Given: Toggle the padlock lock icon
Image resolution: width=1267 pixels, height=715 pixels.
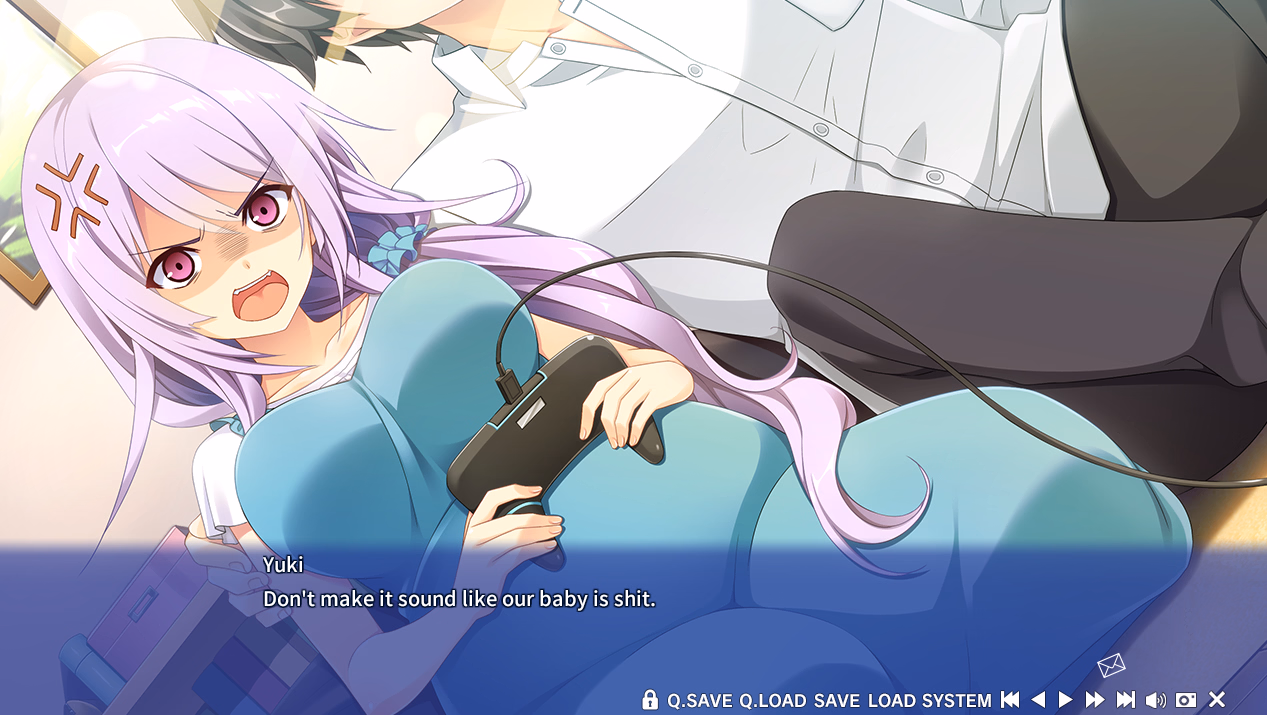Looking at the screenshot, I should 650,700.
